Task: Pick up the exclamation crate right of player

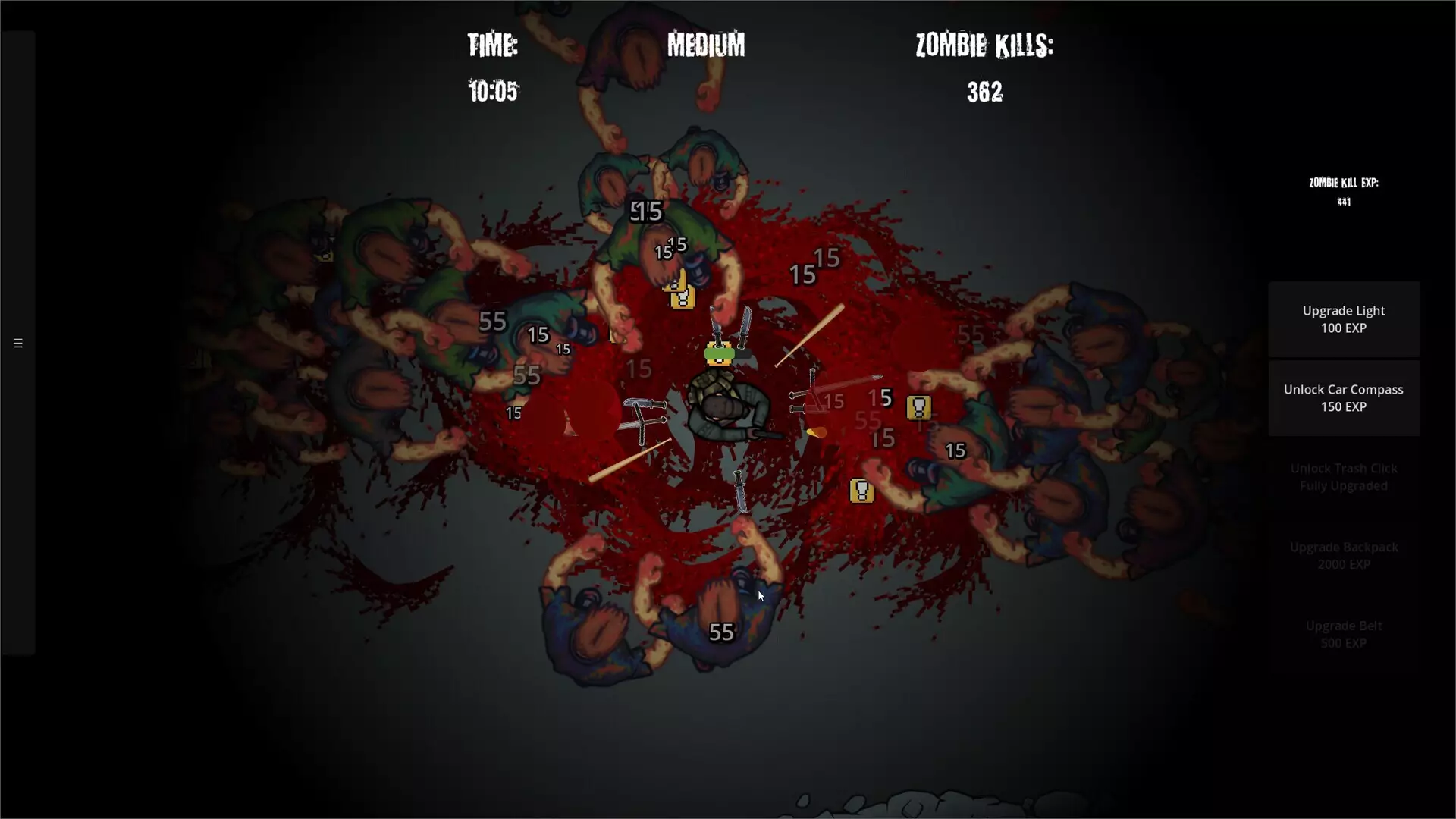Action: click(x=920, y=407)
